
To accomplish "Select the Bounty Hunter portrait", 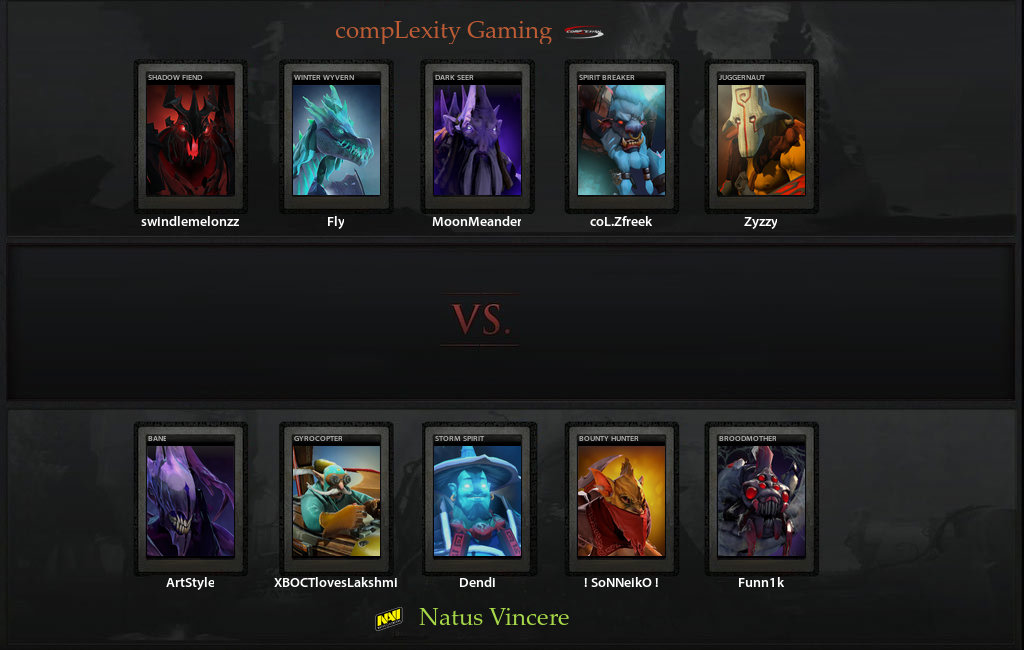I will 621,498.
